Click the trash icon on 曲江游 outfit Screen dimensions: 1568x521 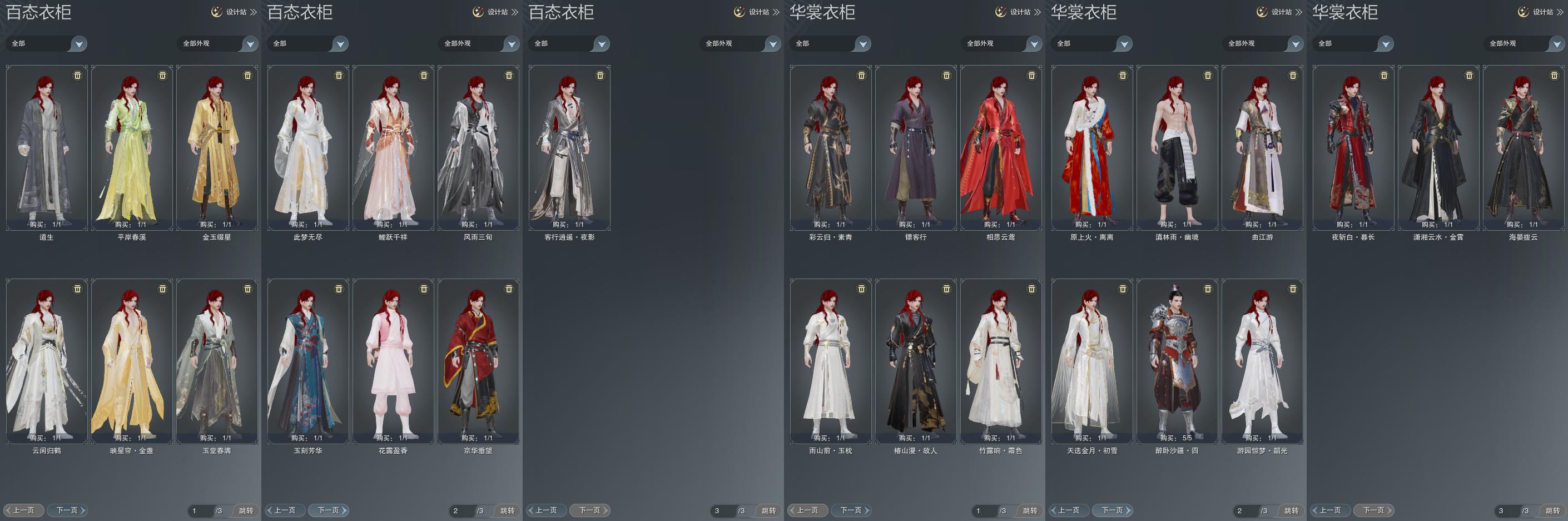pyautogui.click(x=1293, y=76)
